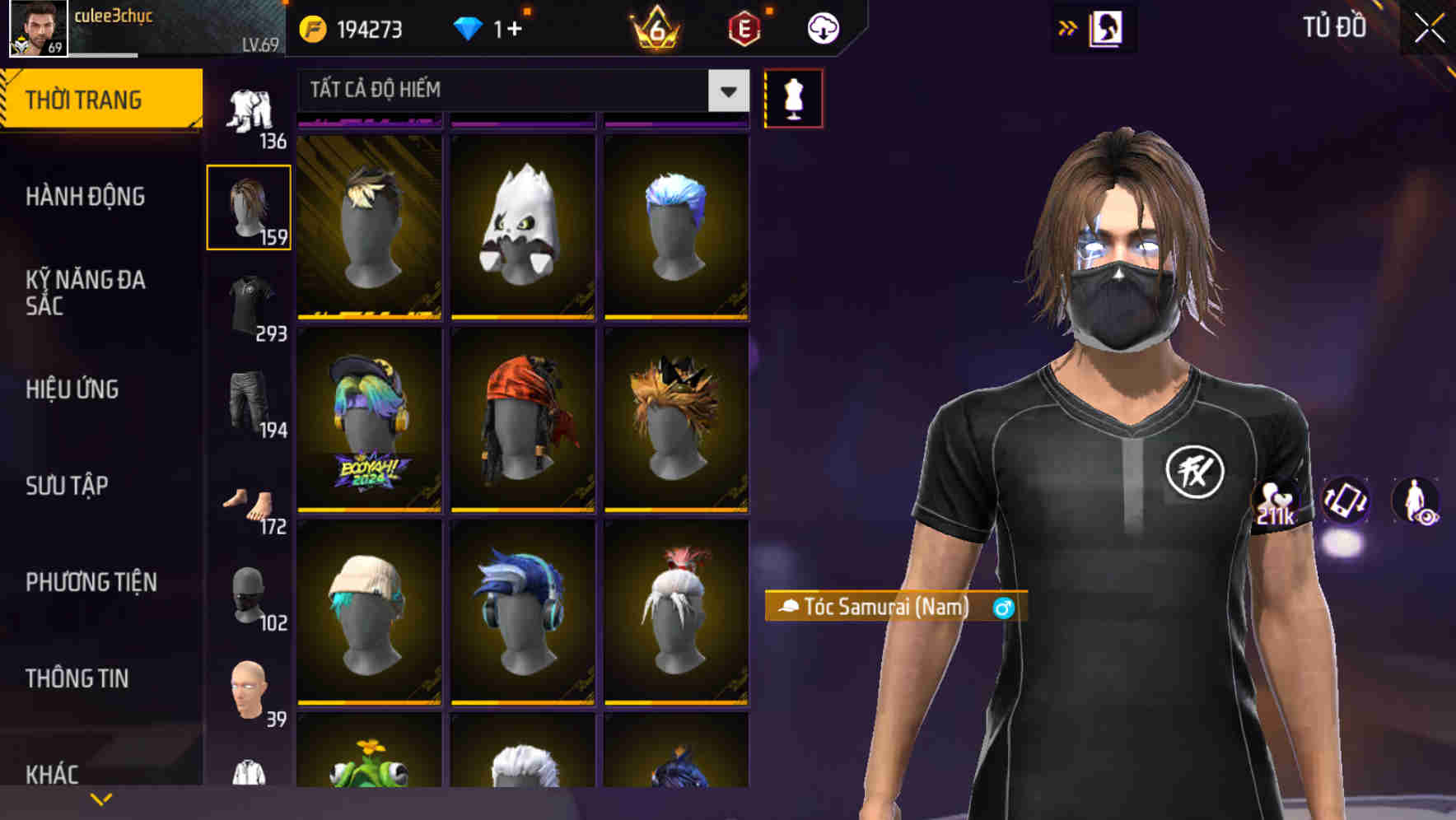The image size is (1456, 820).
Task: Collapse the panel using the double-arrow chevron
Action: (1068, 27)
